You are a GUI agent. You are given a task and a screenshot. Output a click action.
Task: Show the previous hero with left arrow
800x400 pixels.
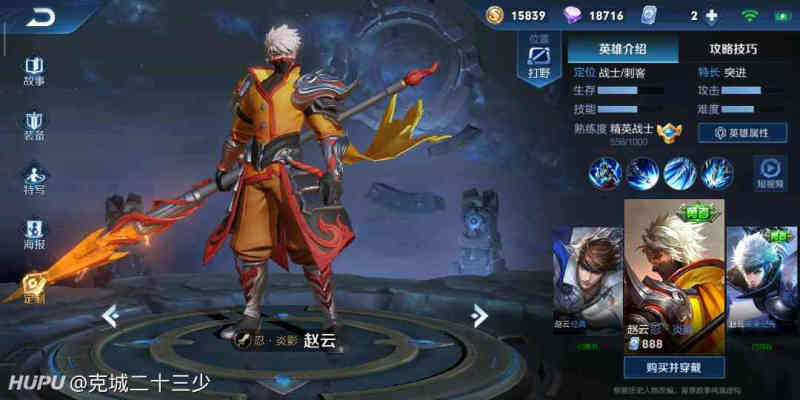(111, 316)
